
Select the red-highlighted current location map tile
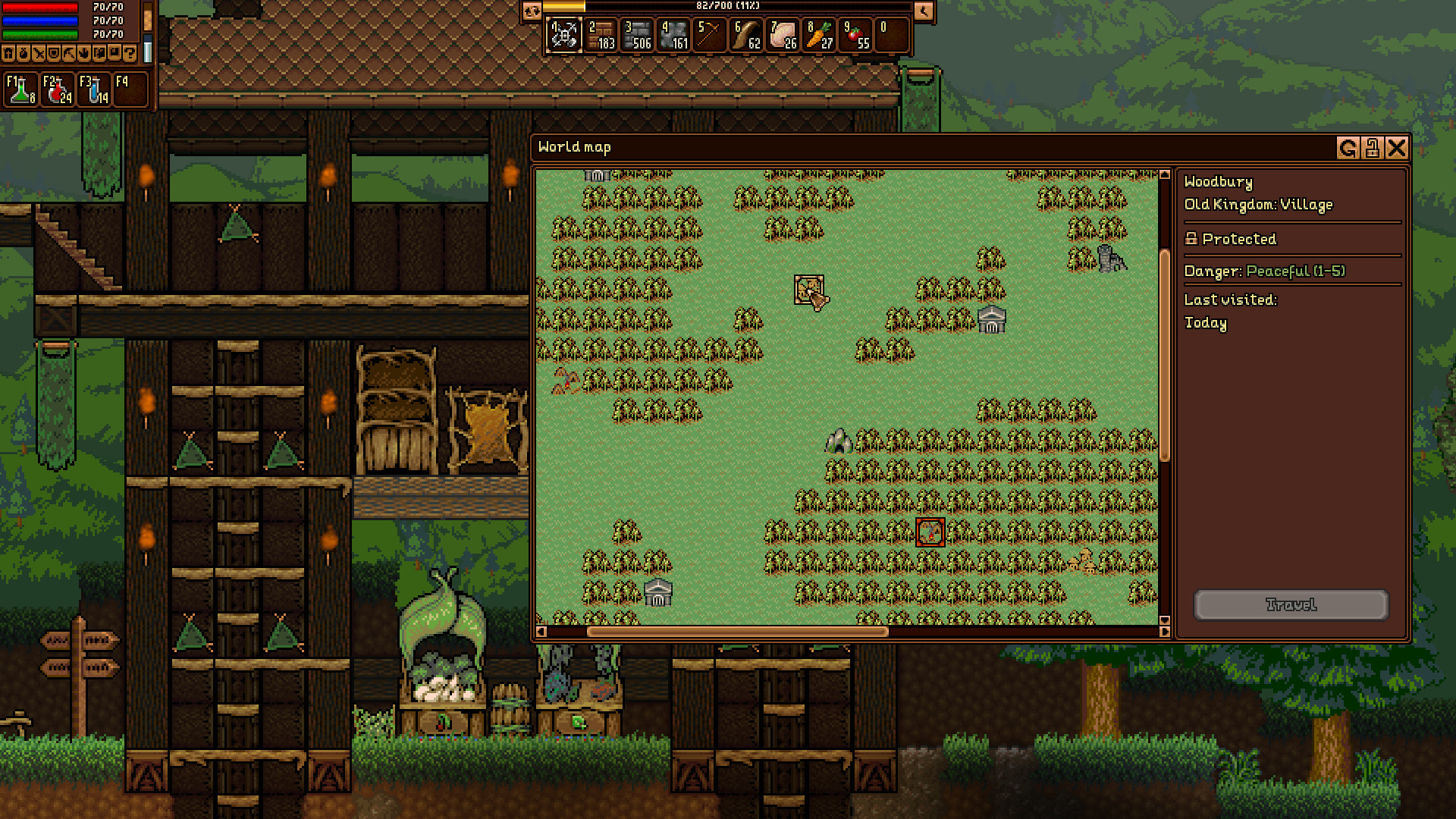[930, 532]
